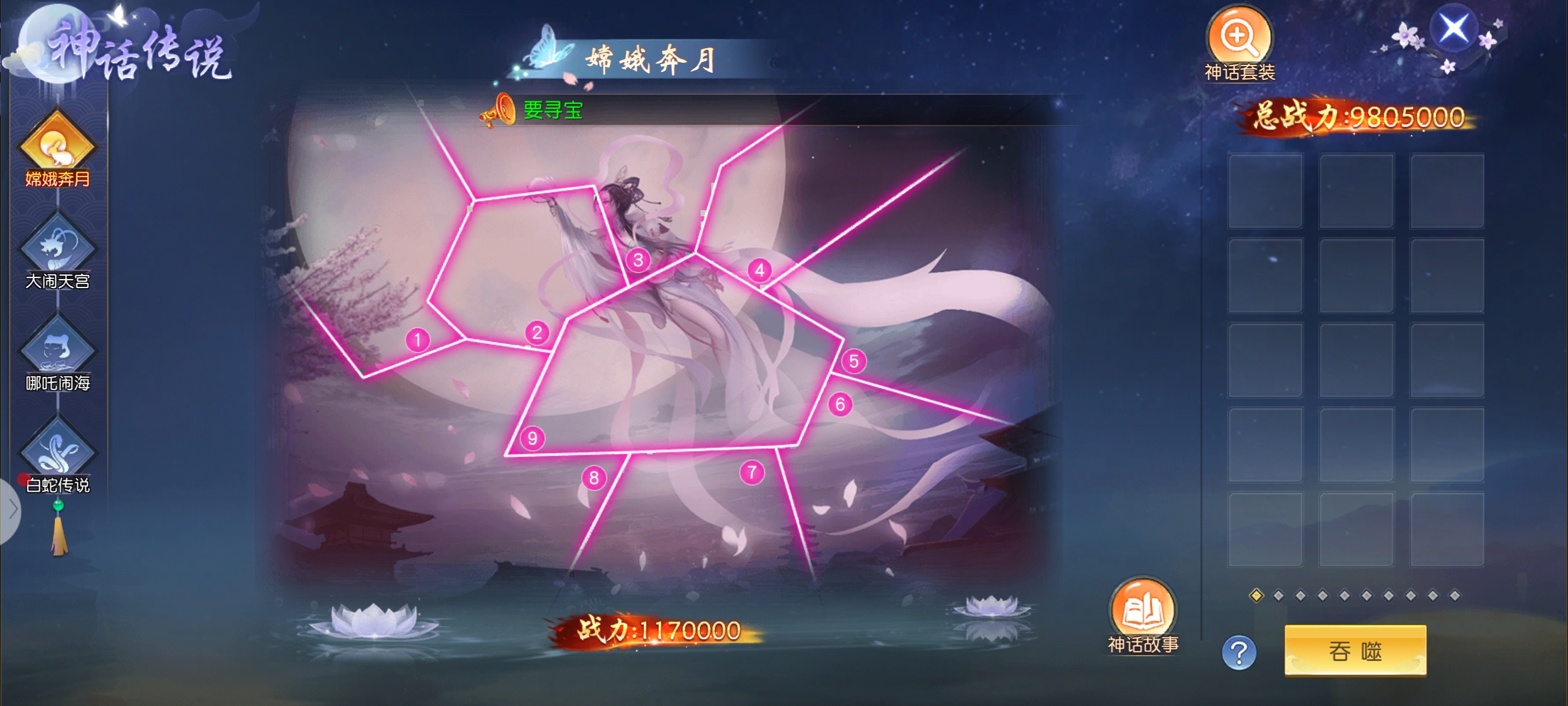Open the 白蛇传说 tab

point(57,452)
